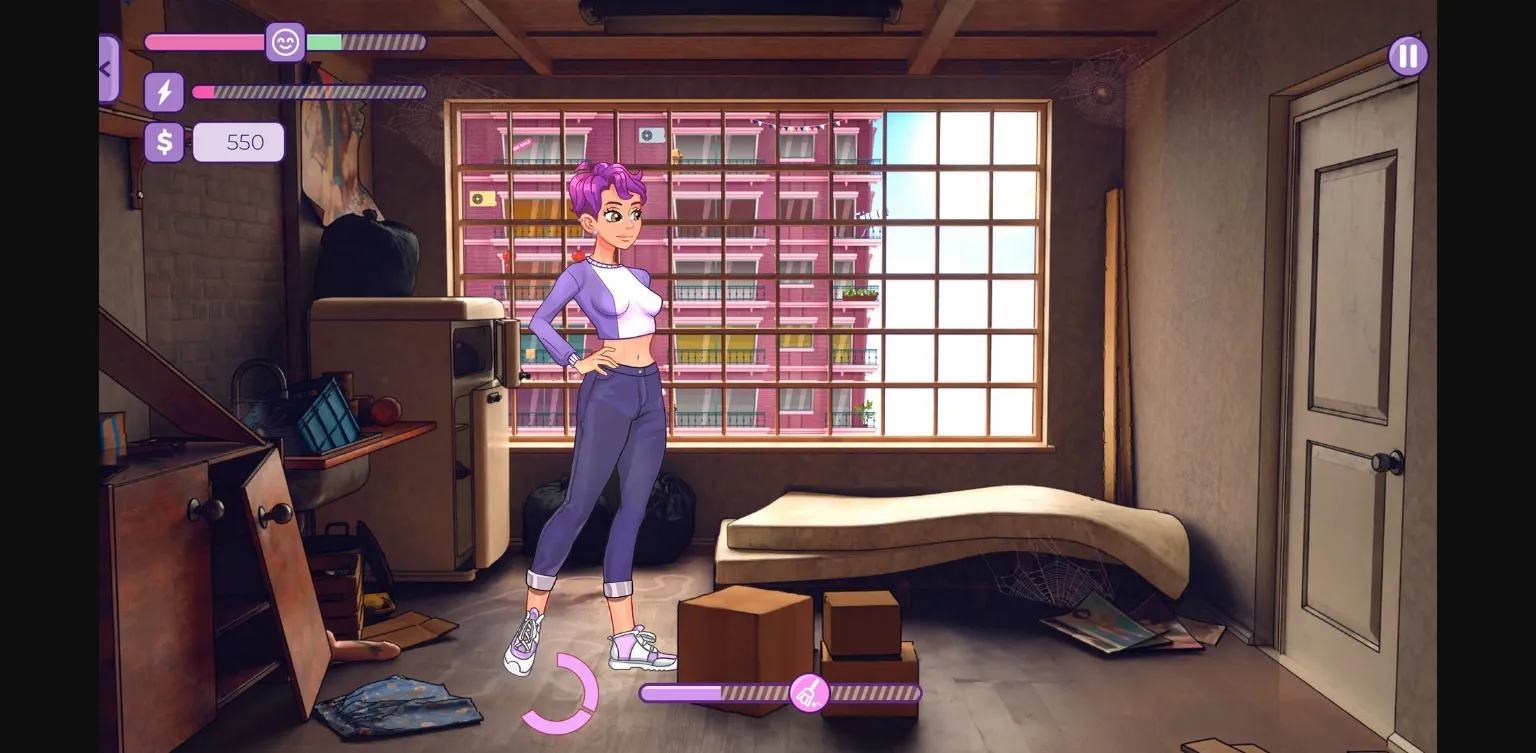Tap the lightning energy icon
This screenshot has height=753, width=1536.
coord(164,91)
